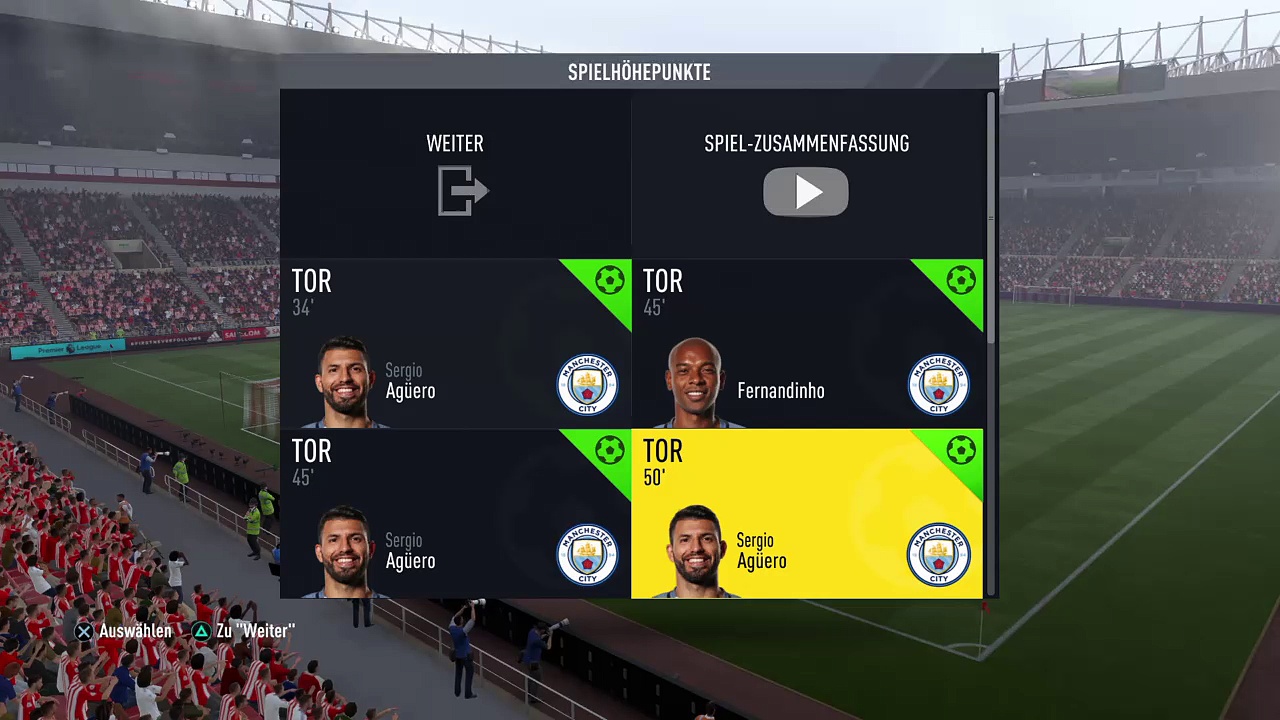This screenshot has width=1280, height=720.
Task: Select the Weiter exit option
Action: pos(456,174)
